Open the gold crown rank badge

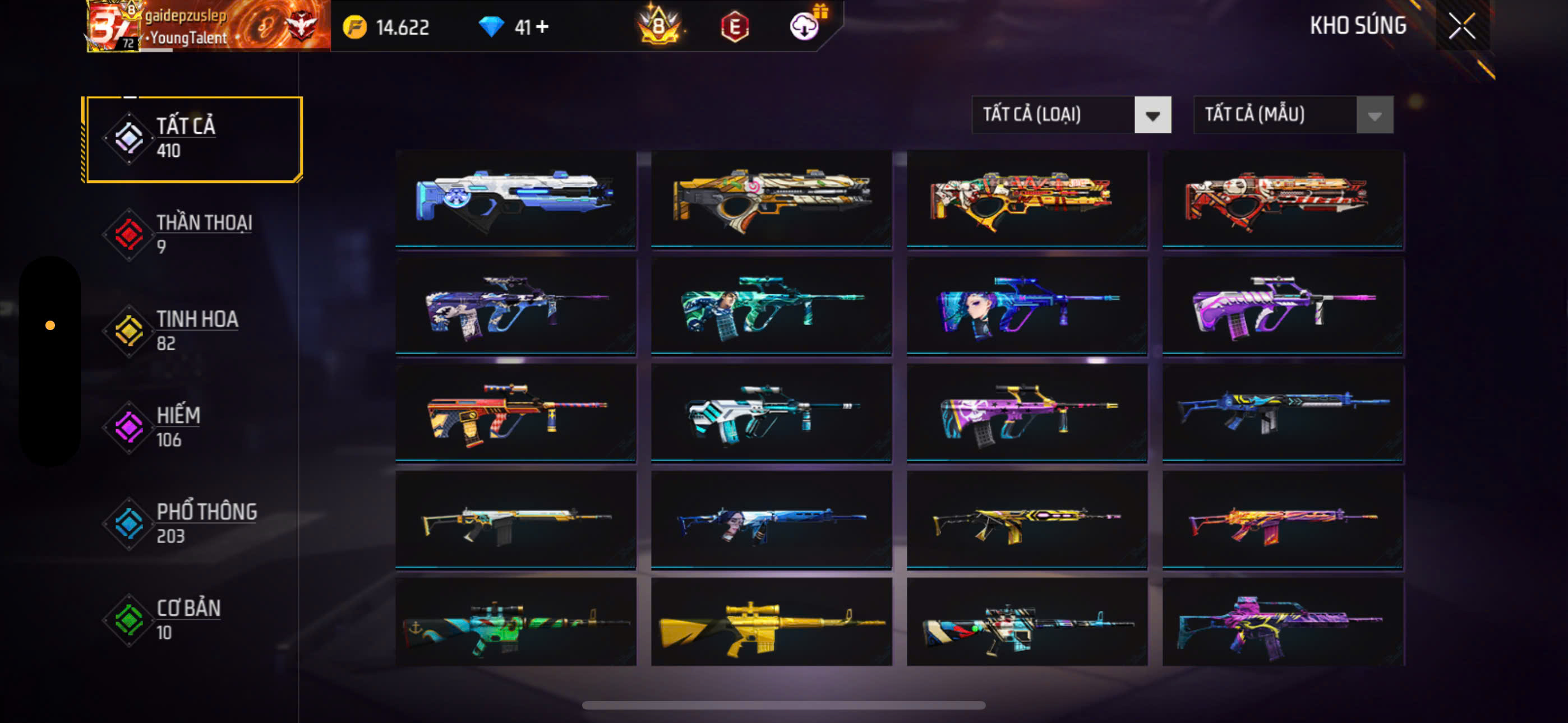658,27
